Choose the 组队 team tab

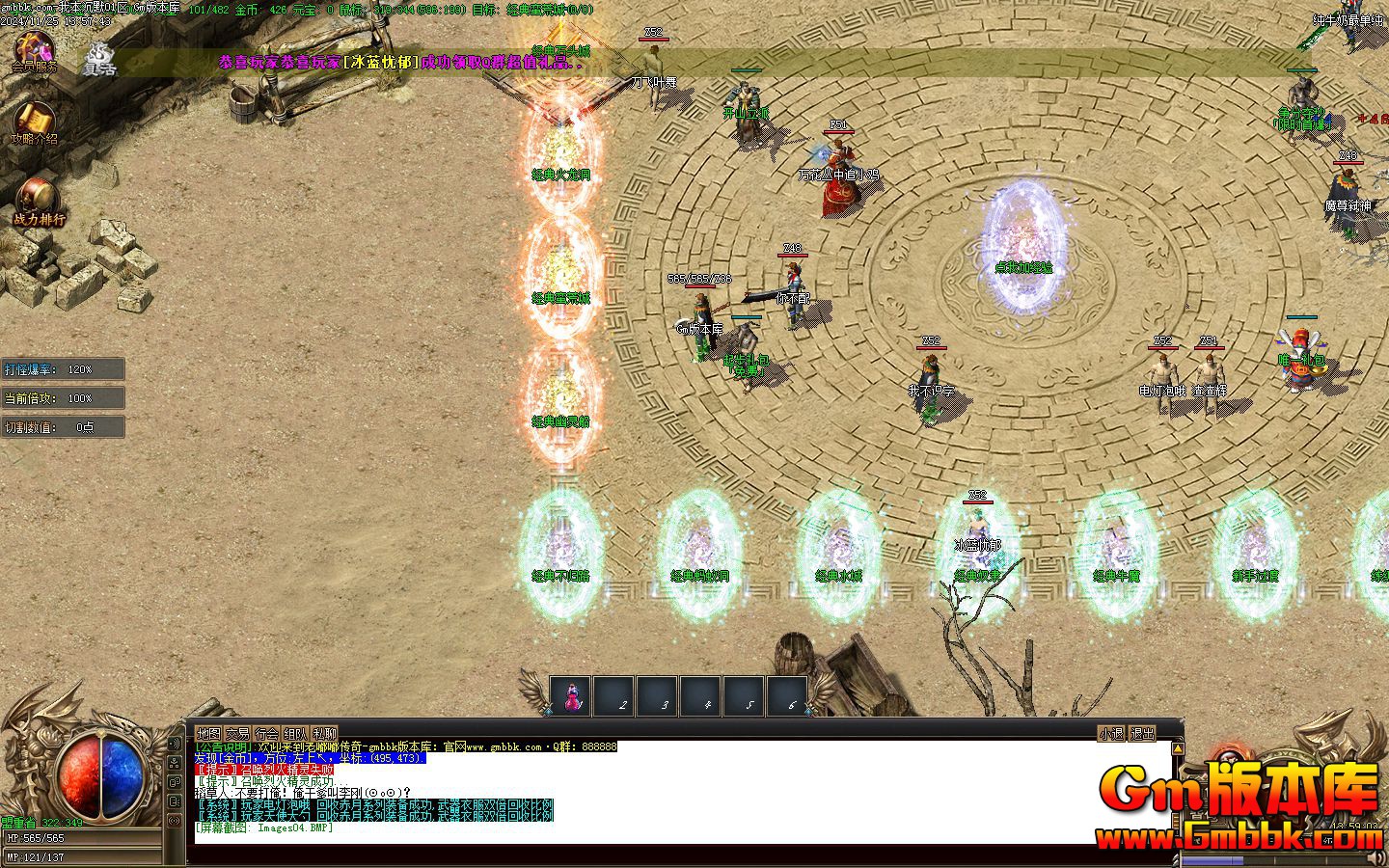[x=295, y=733]
